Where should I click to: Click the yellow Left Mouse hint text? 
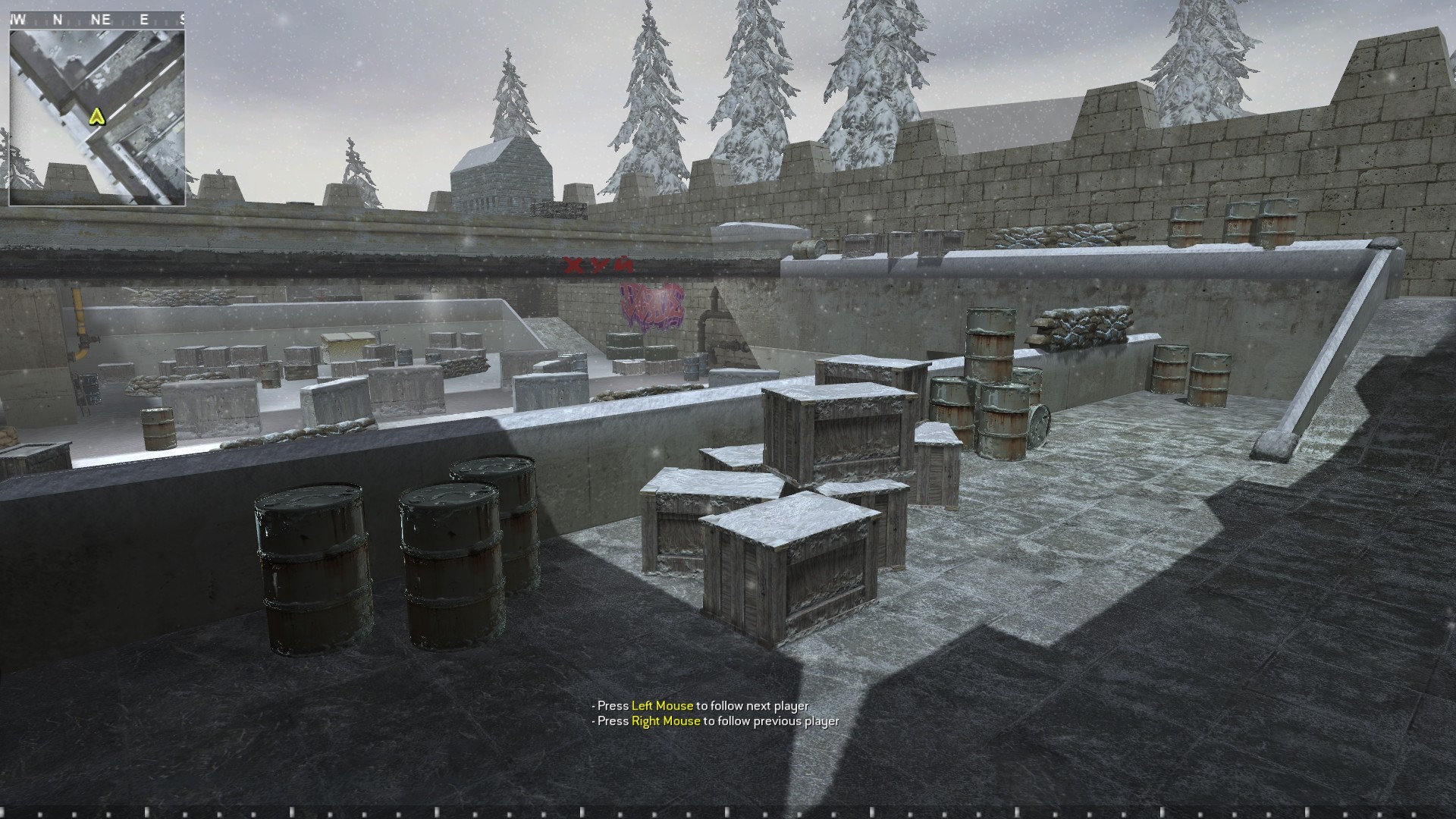662,704
